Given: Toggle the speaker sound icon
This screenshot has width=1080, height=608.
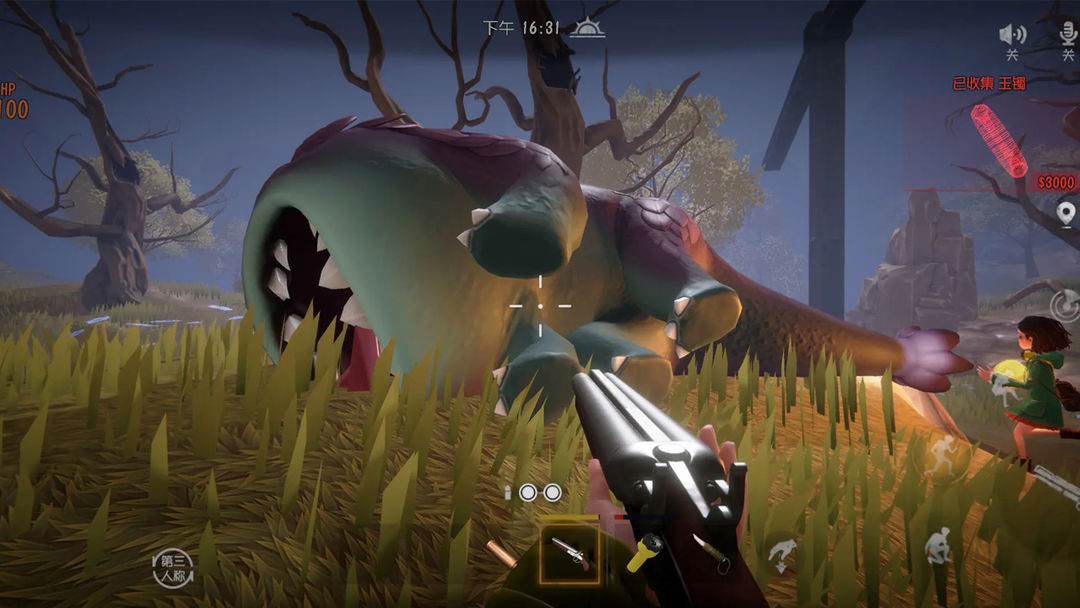Looking at the screenshot, I should coord(1012,34).
